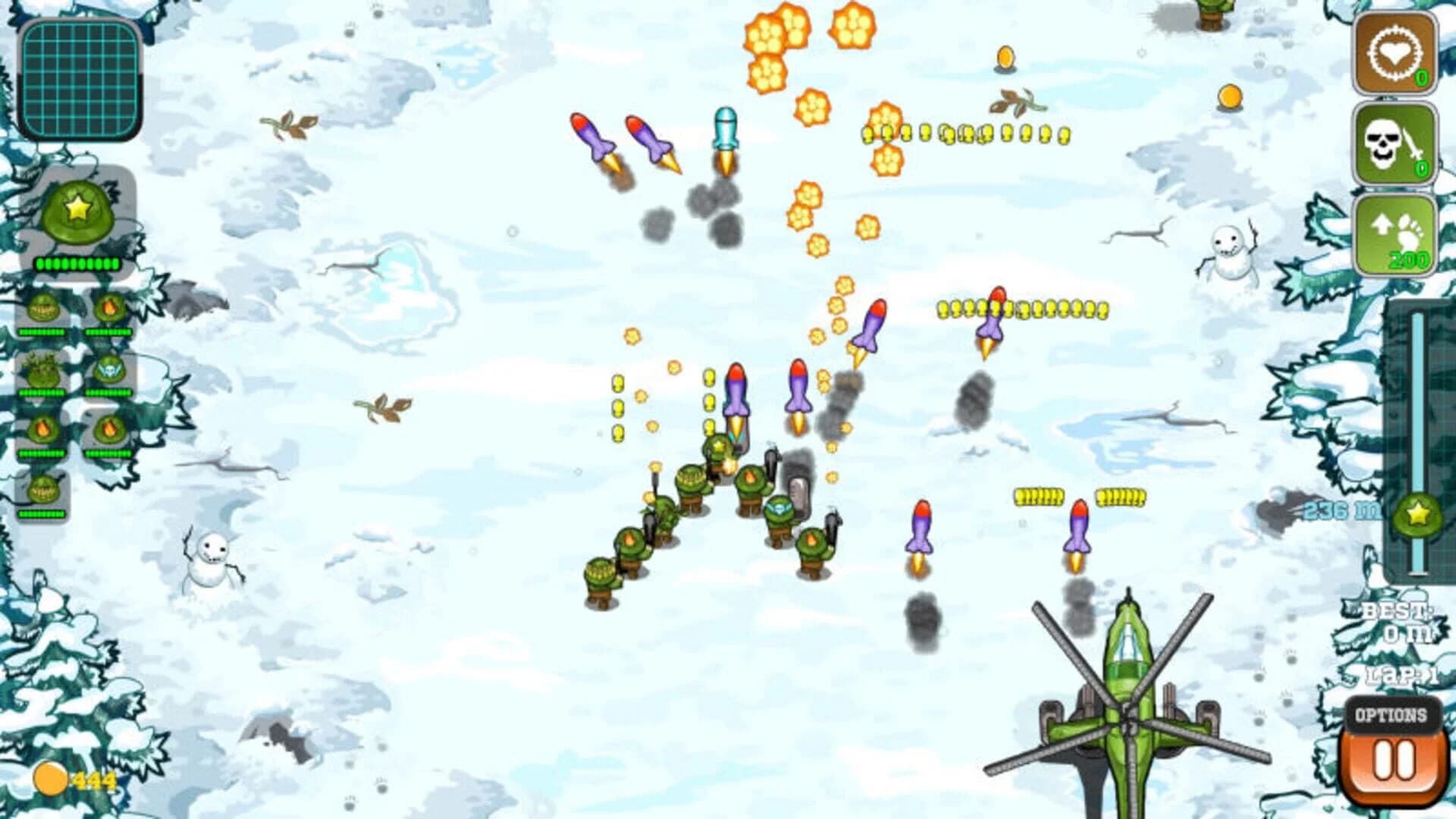Select the top-right flame unit portrait
The height and width of the screenshot is (819, 1456).
point(108,307)
